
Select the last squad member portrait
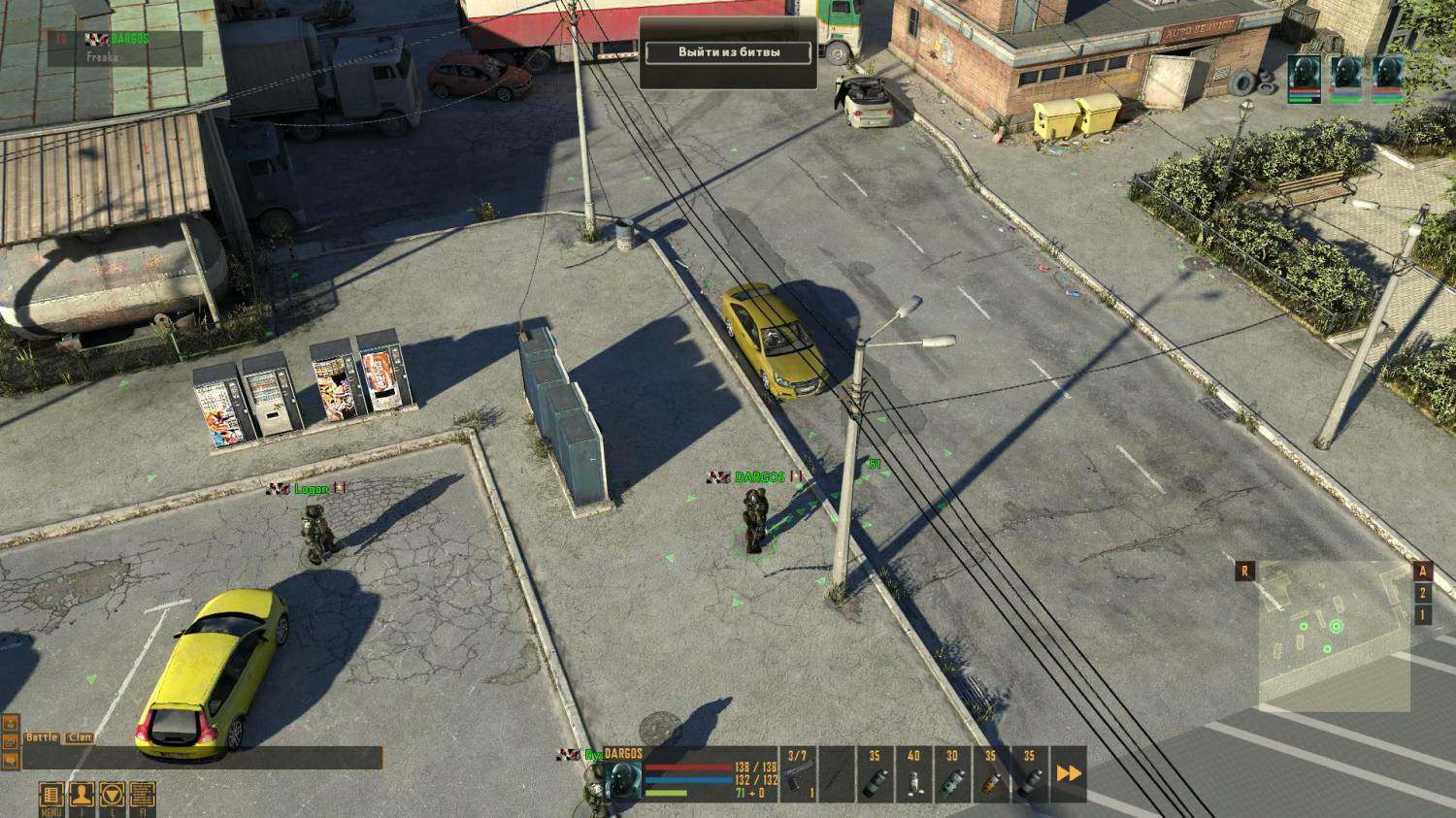point(1388,77)
